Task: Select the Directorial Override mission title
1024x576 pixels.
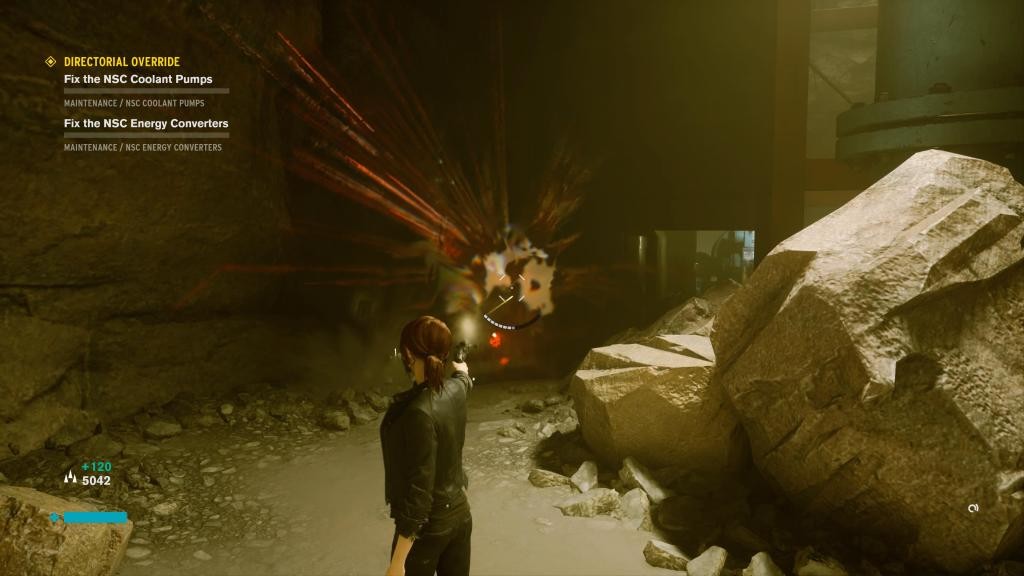Action: click(121, 62)
